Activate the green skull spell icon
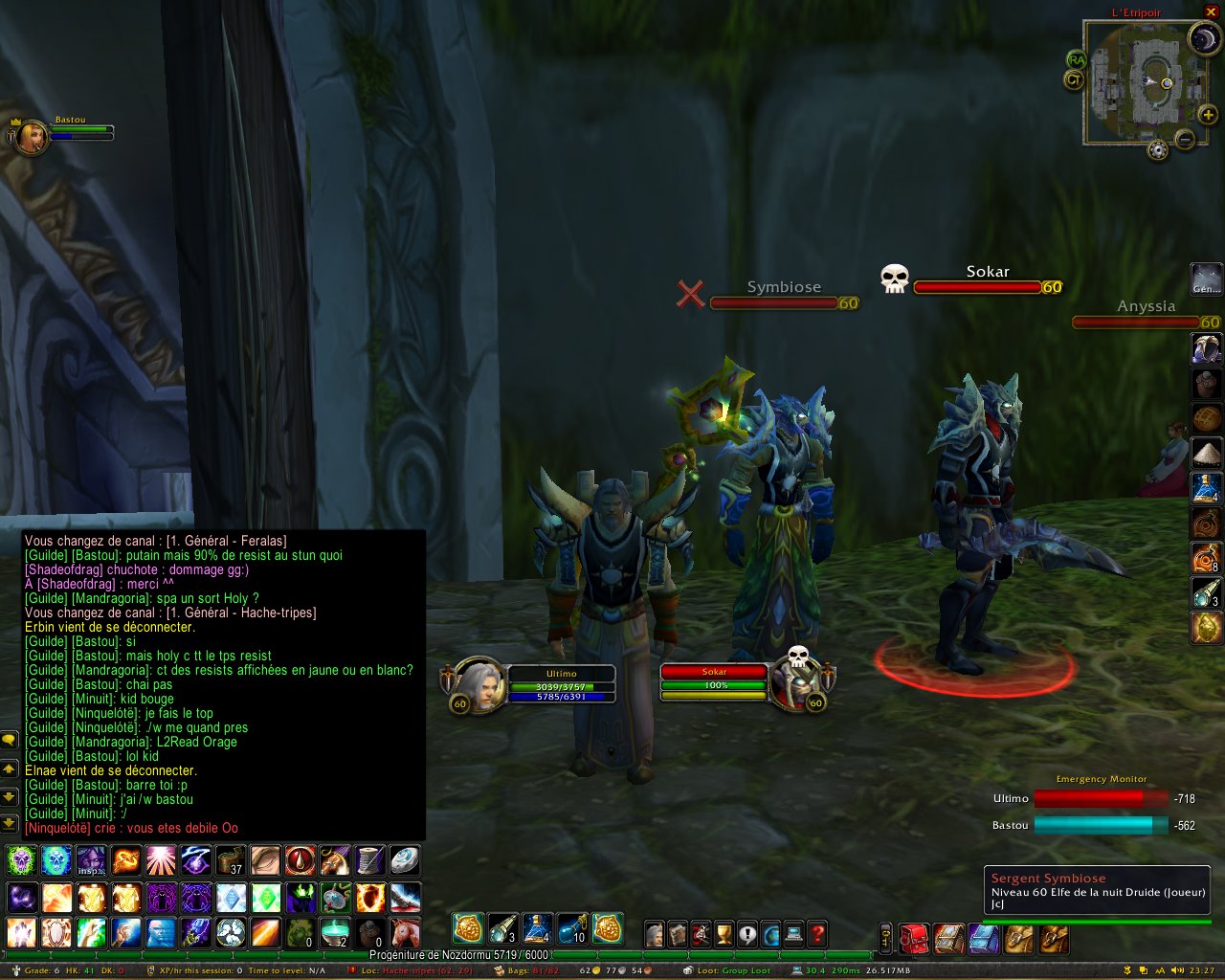This screenshot has width=1225, height=980. pos(21,860)
